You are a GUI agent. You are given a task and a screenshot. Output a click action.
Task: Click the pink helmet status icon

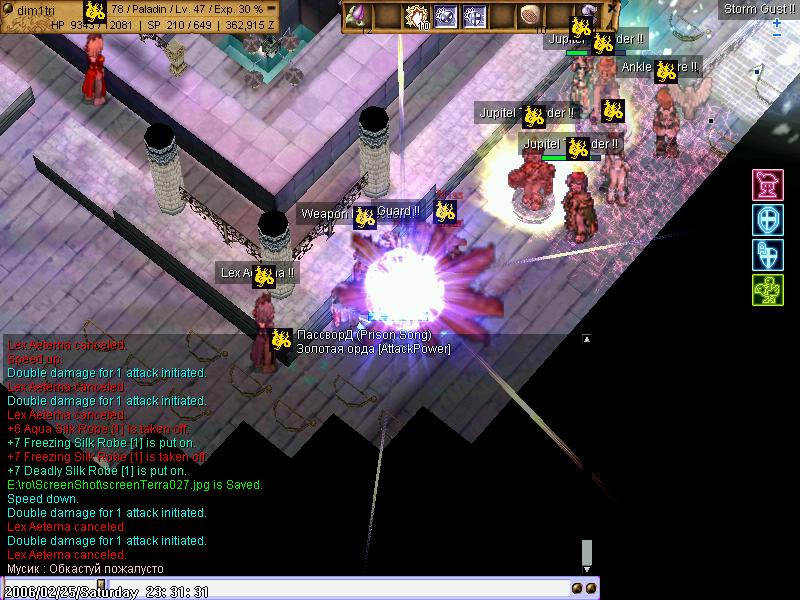pos(767,185)
